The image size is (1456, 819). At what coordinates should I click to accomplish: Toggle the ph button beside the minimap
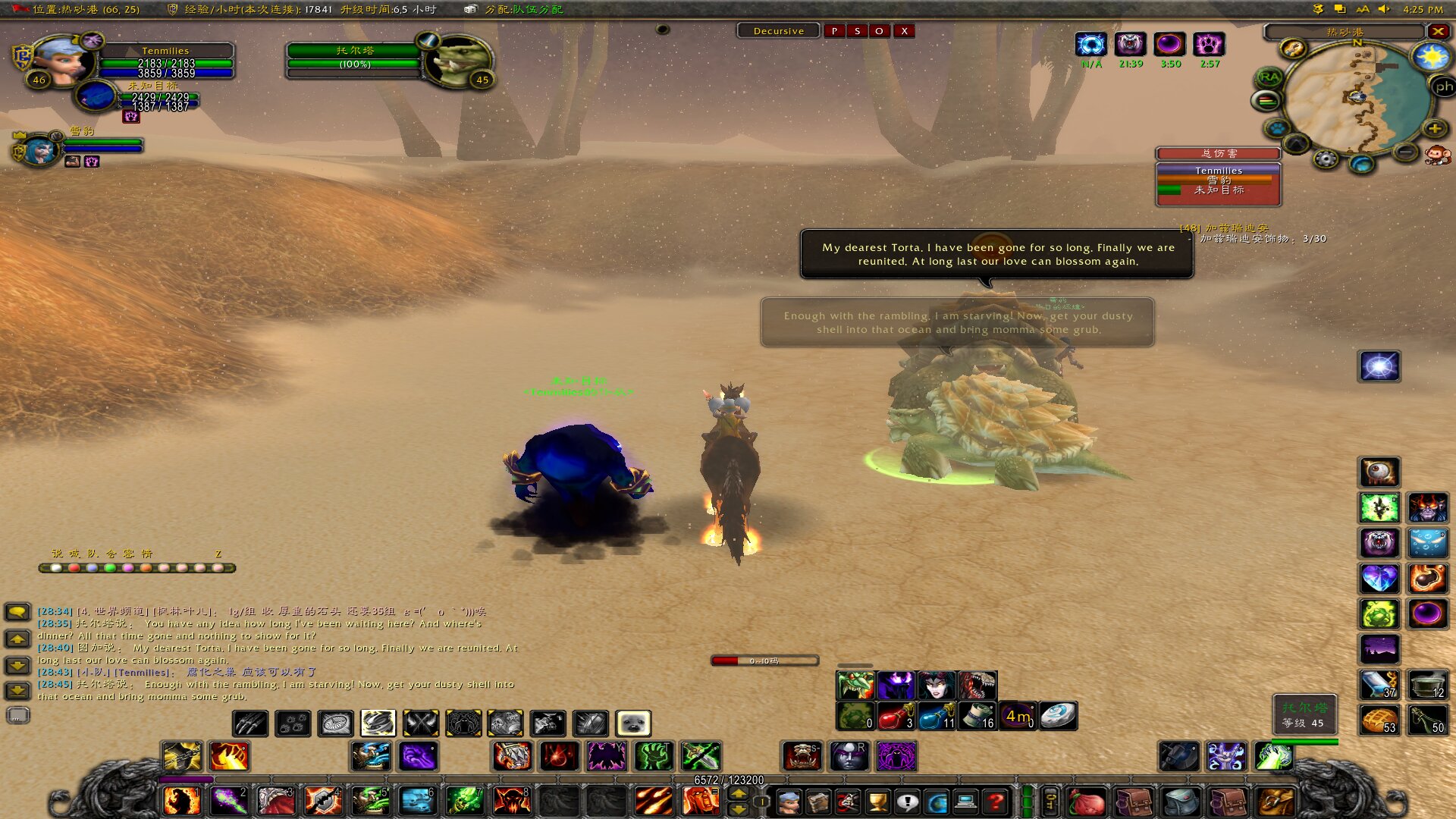coord(1443,85)
